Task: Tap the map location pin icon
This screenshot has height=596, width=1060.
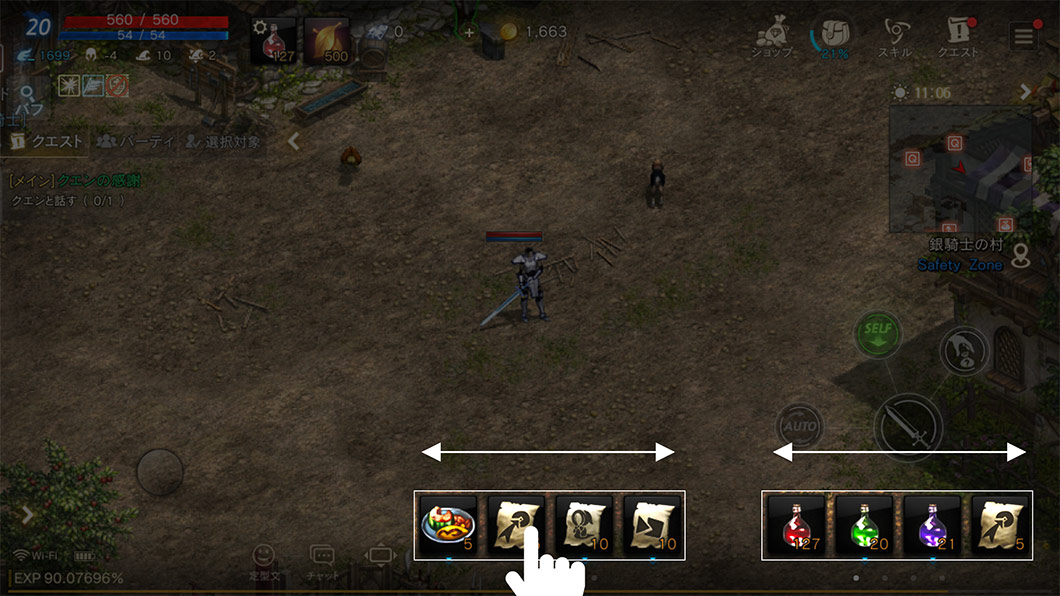Action: [x=1020, y=257]
